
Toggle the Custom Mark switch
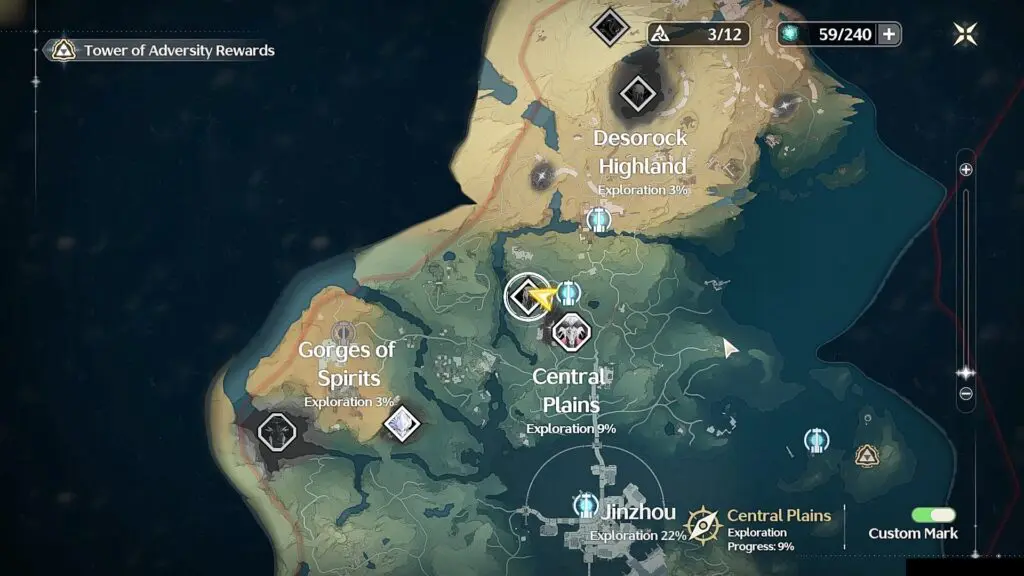click(933, 514)
